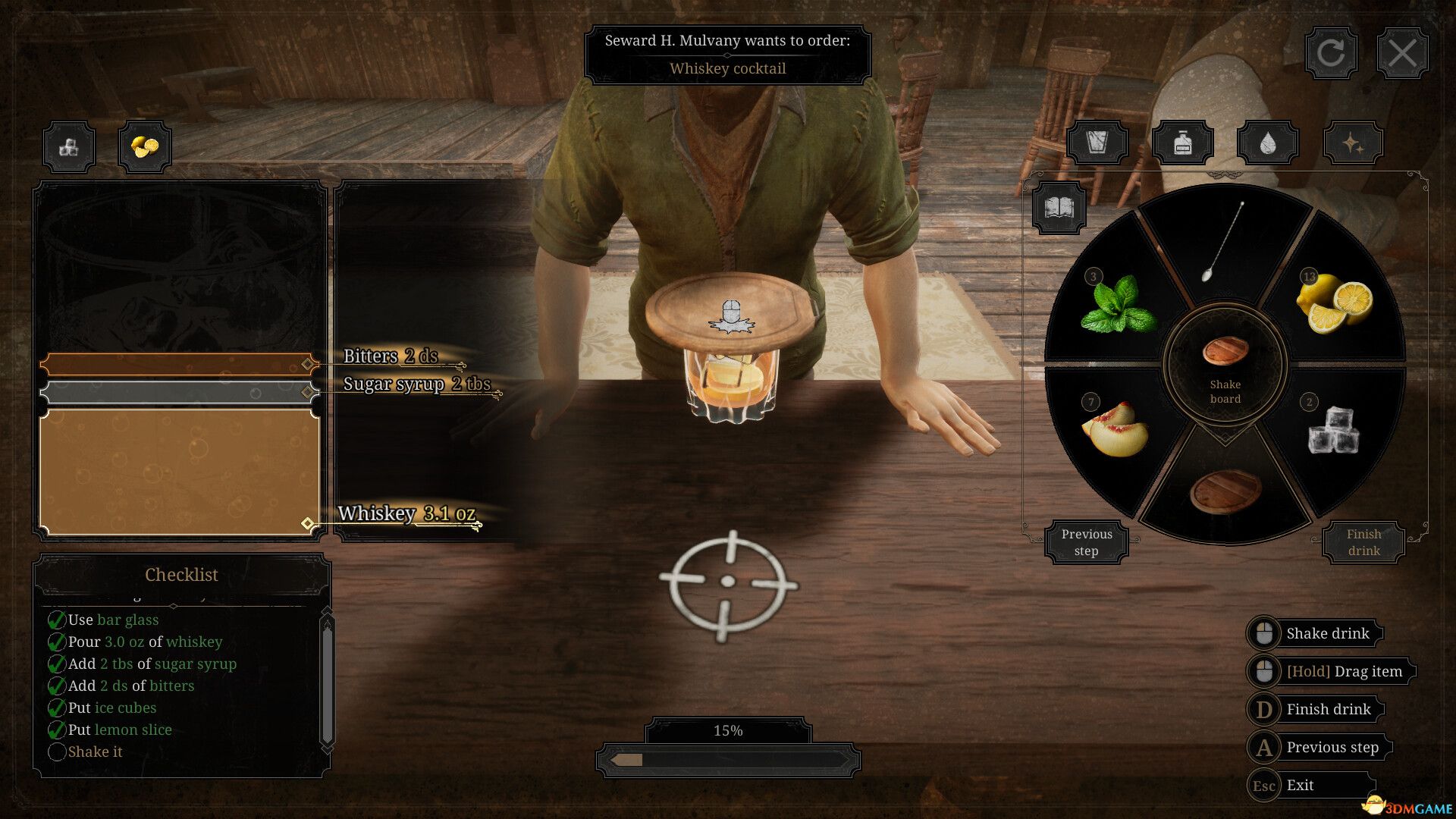The image size is (1456, 819).
Task: Click the sparkle polish icon
Action: click(x=1354, y=141)
